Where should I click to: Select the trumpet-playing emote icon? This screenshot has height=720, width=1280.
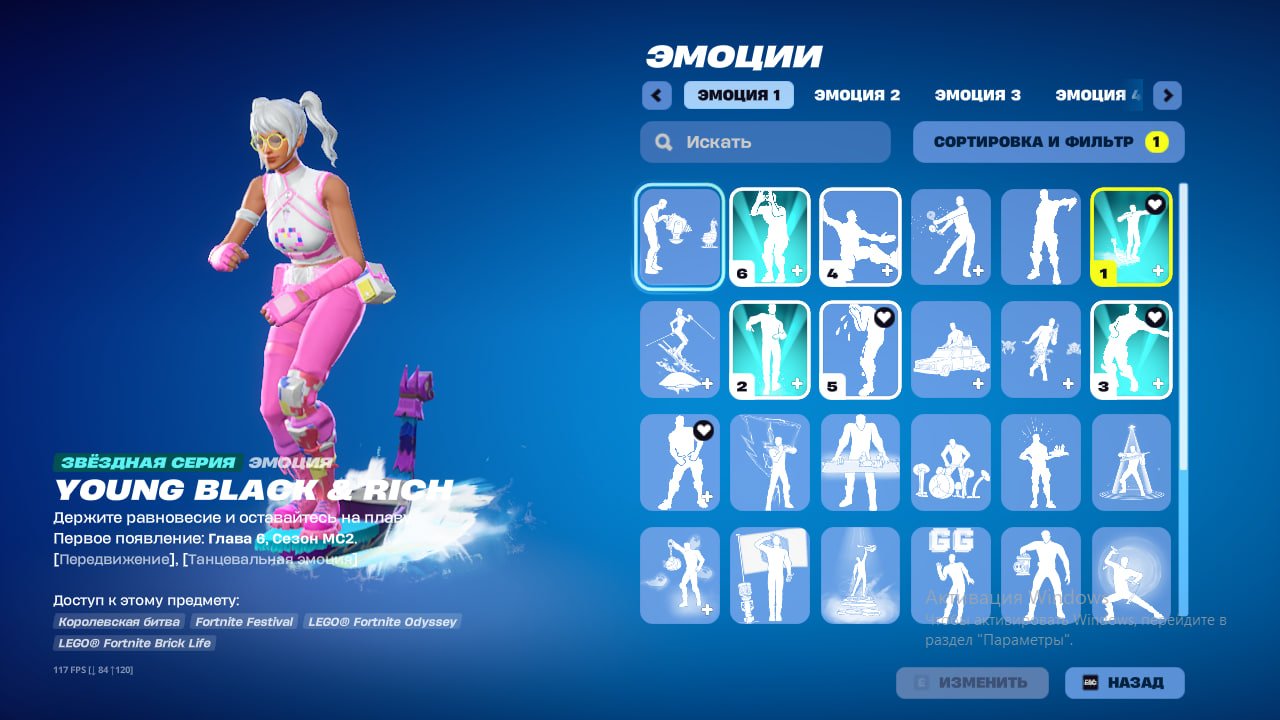(769, 237)
